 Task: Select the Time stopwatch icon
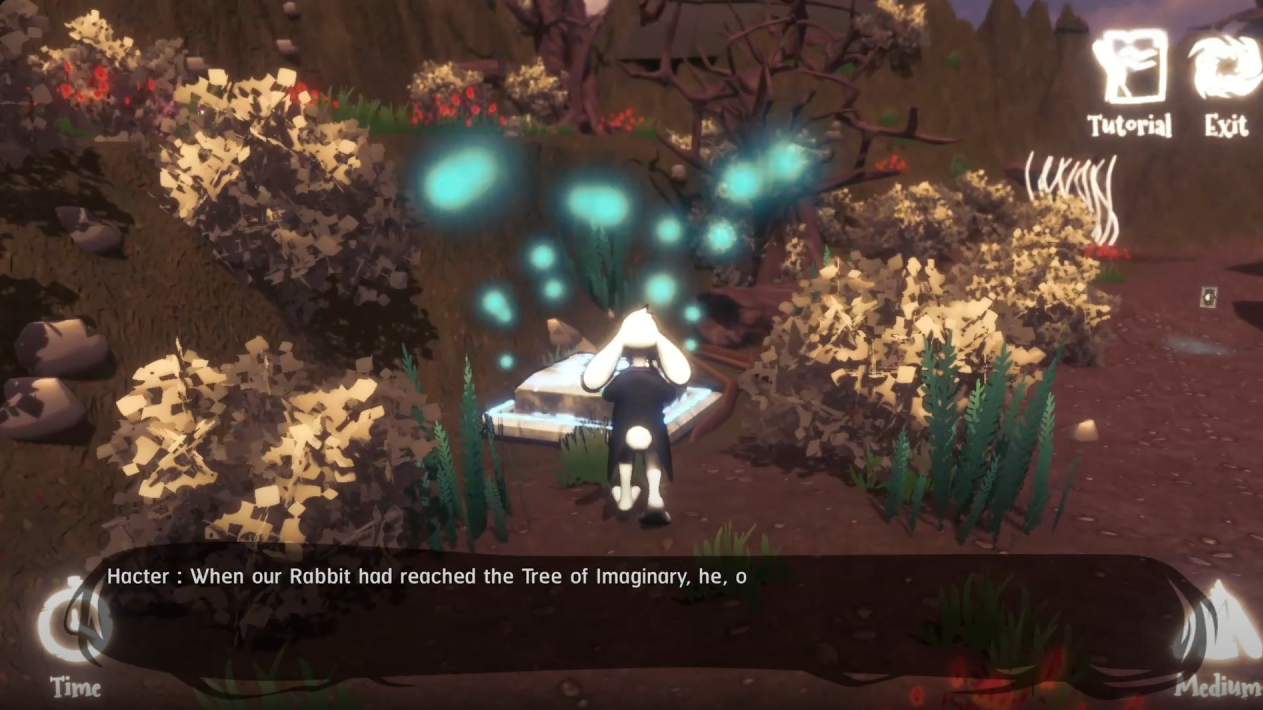pos(75,622)
